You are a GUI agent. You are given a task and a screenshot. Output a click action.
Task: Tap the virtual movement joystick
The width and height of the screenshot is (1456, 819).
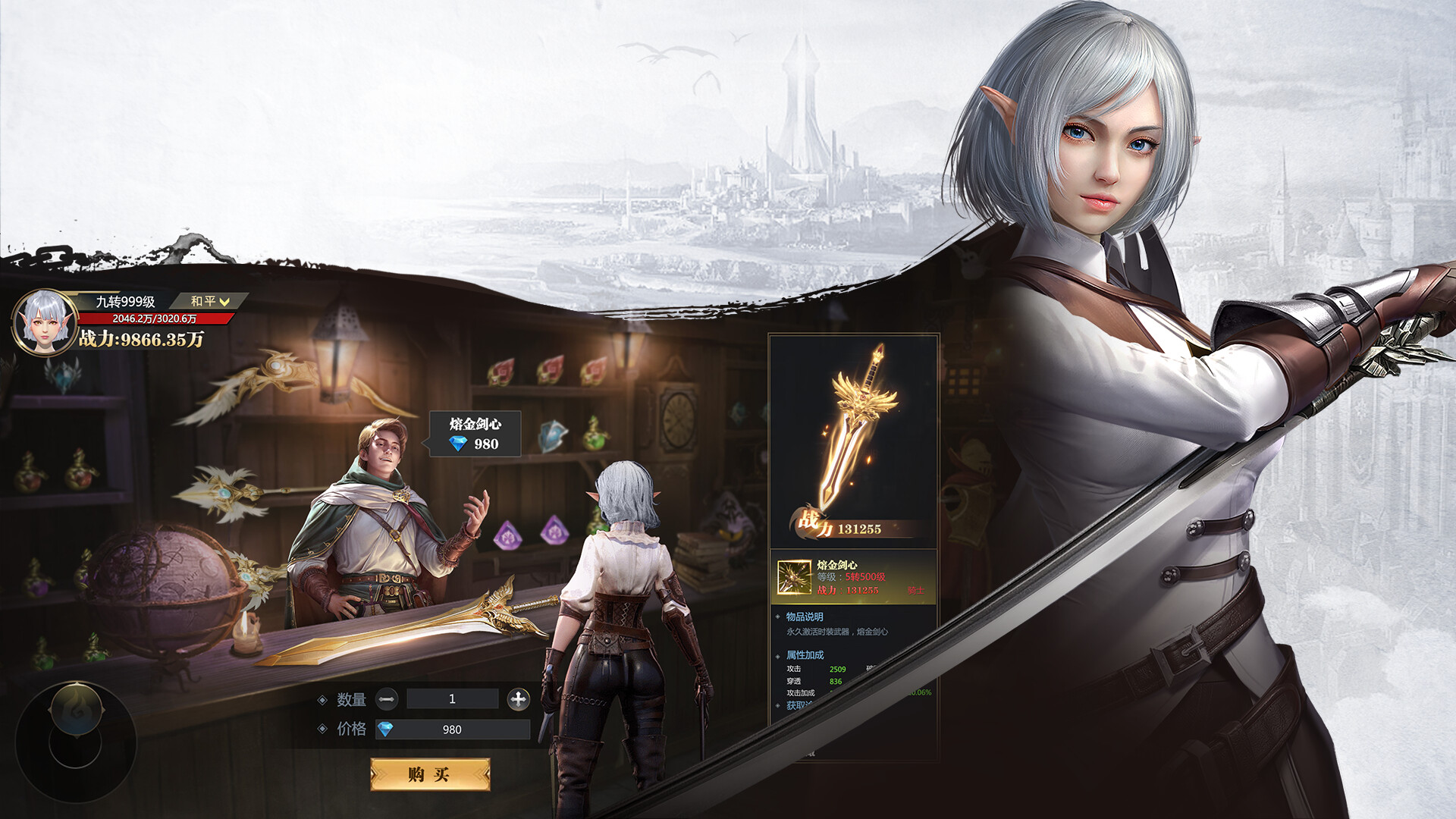[x=76, y=741]
